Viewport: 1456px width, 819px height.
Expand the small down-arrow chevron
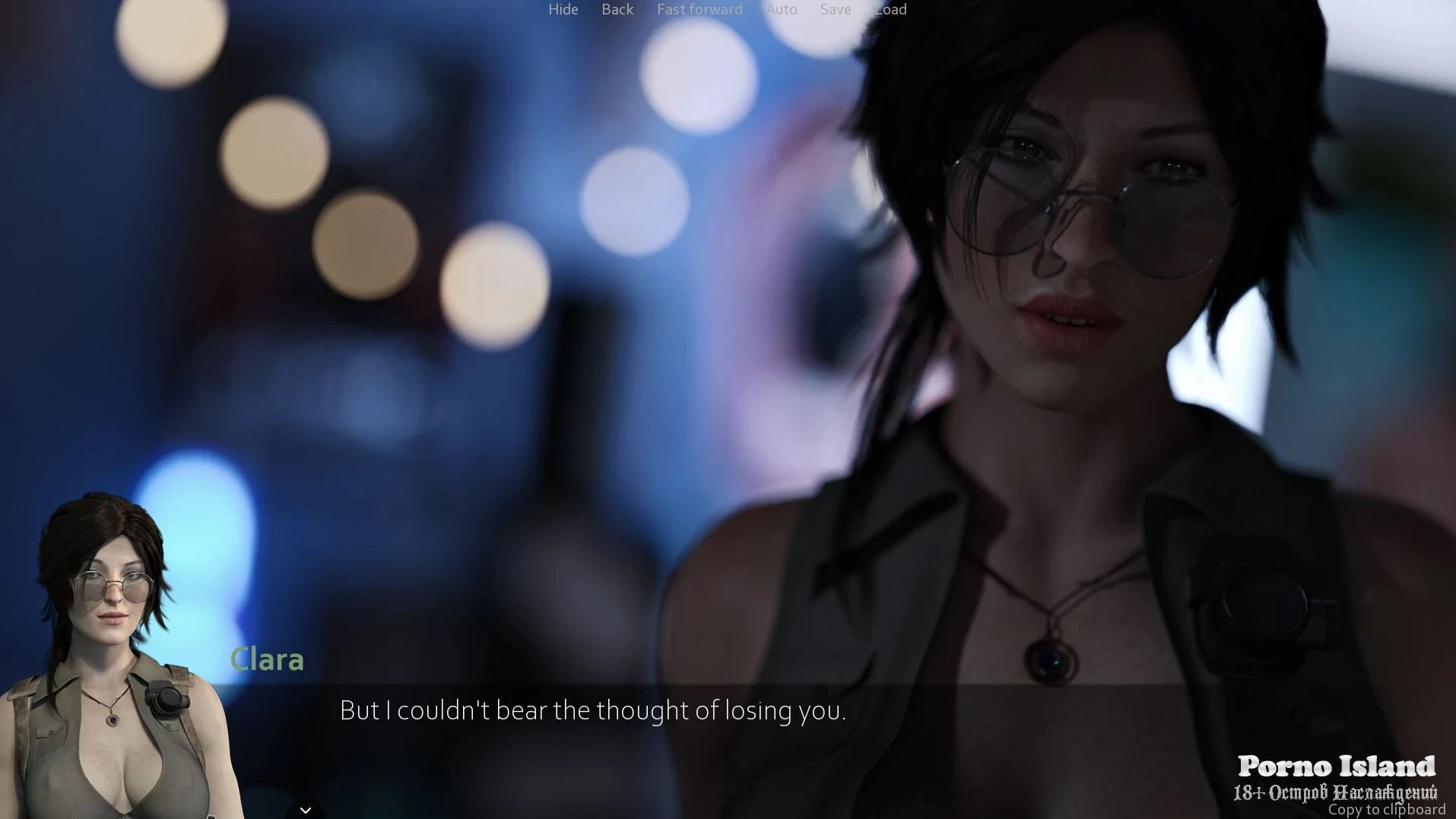(306, 810)
